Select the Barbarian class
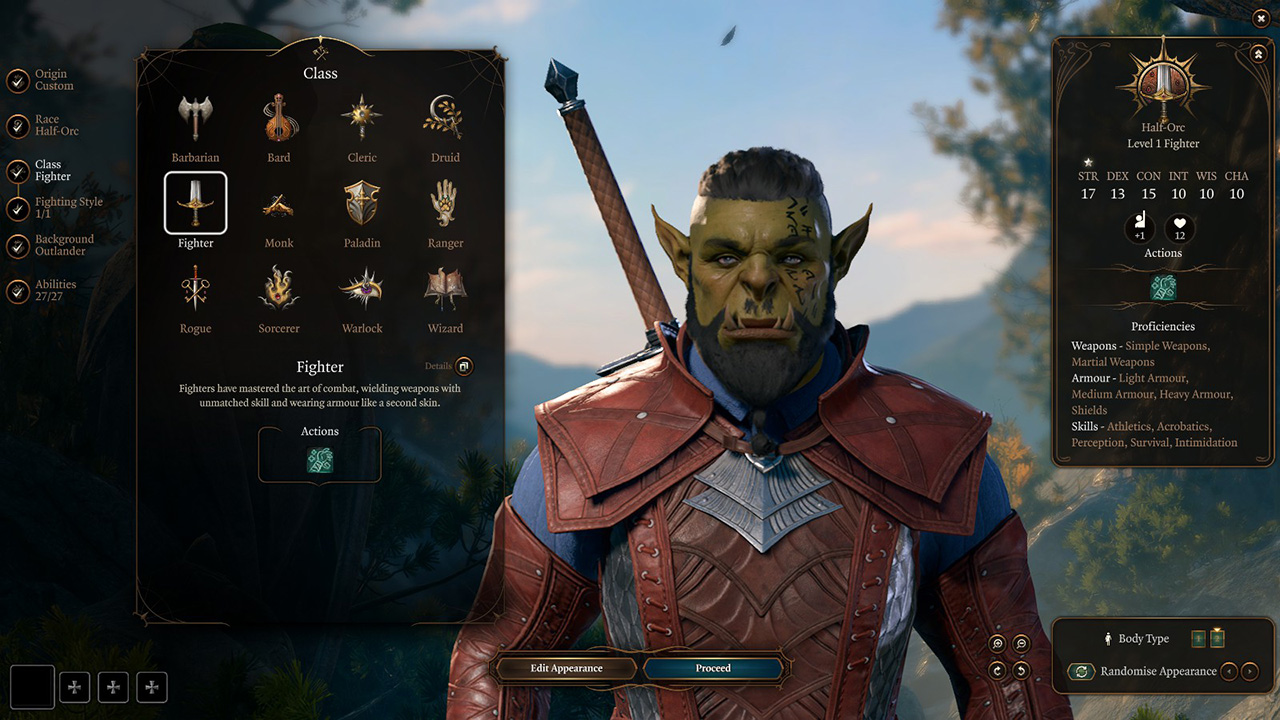 pyautogui.click(x=195, y=119)
